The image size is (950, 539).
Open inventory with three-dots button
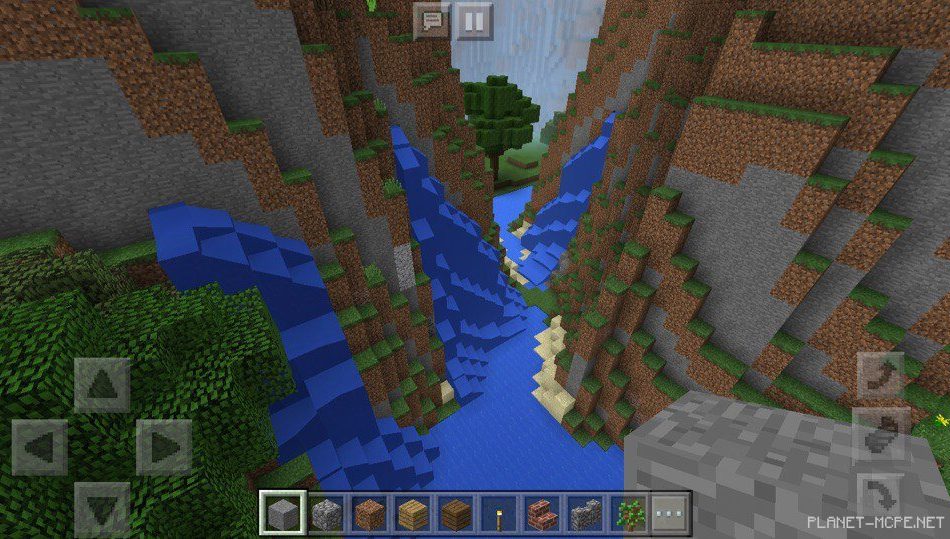click(671, 513)
